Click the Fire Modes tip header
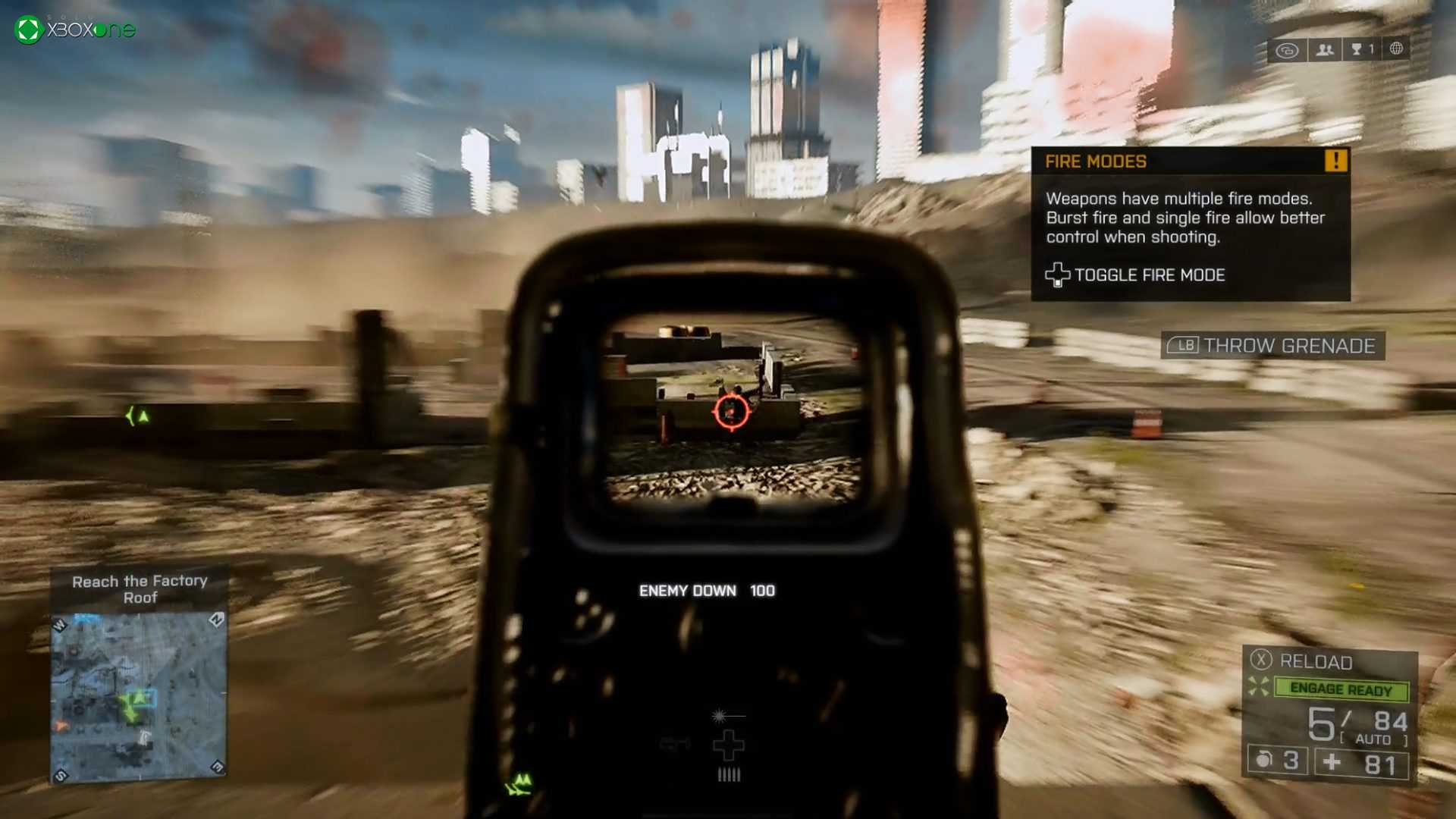Image resolution: width=1456 pixels, height=819 pixels. (x=1096, y=162)
